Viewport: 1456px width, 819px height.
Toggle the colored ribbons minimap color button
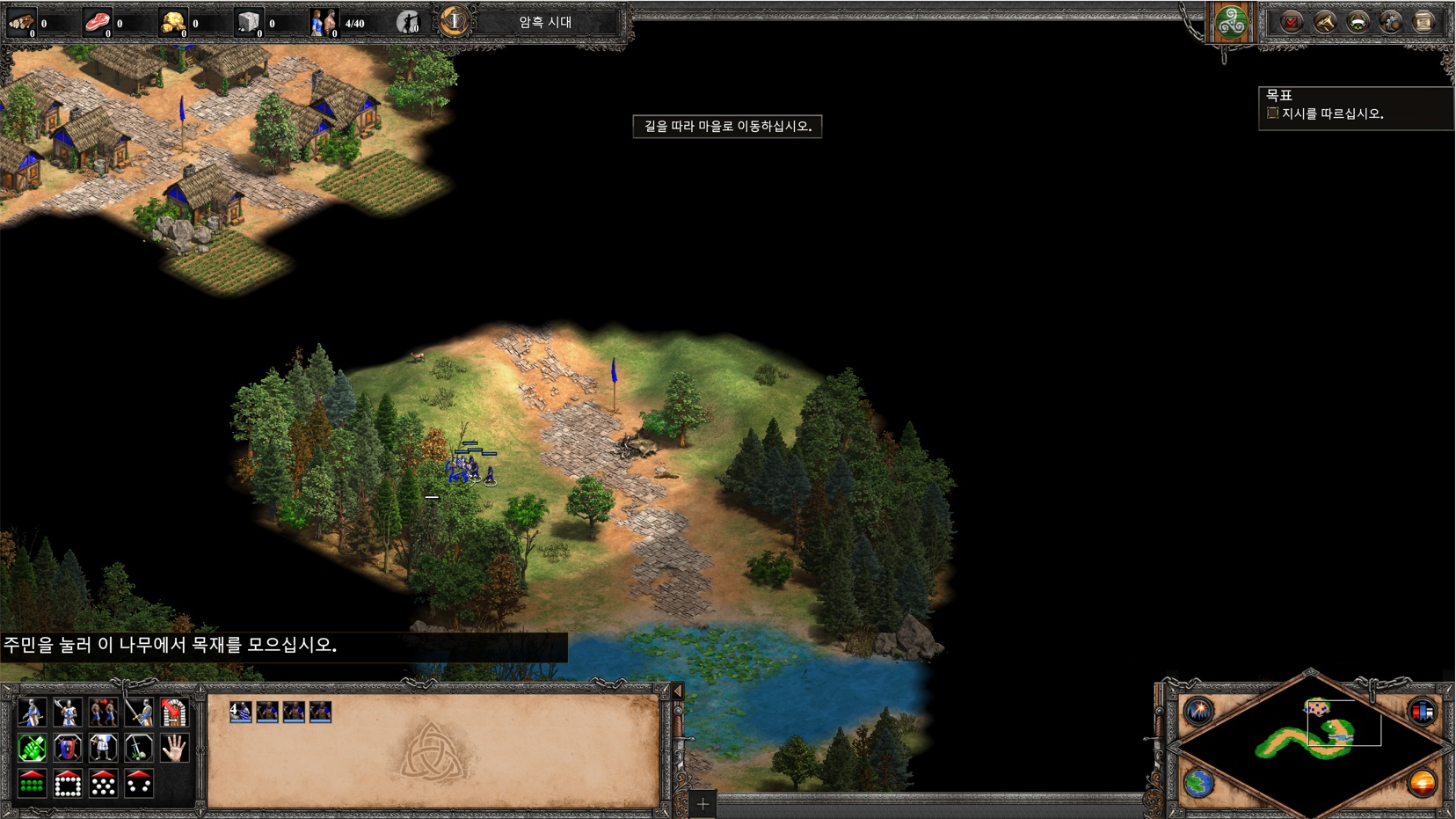[1422, 711]
